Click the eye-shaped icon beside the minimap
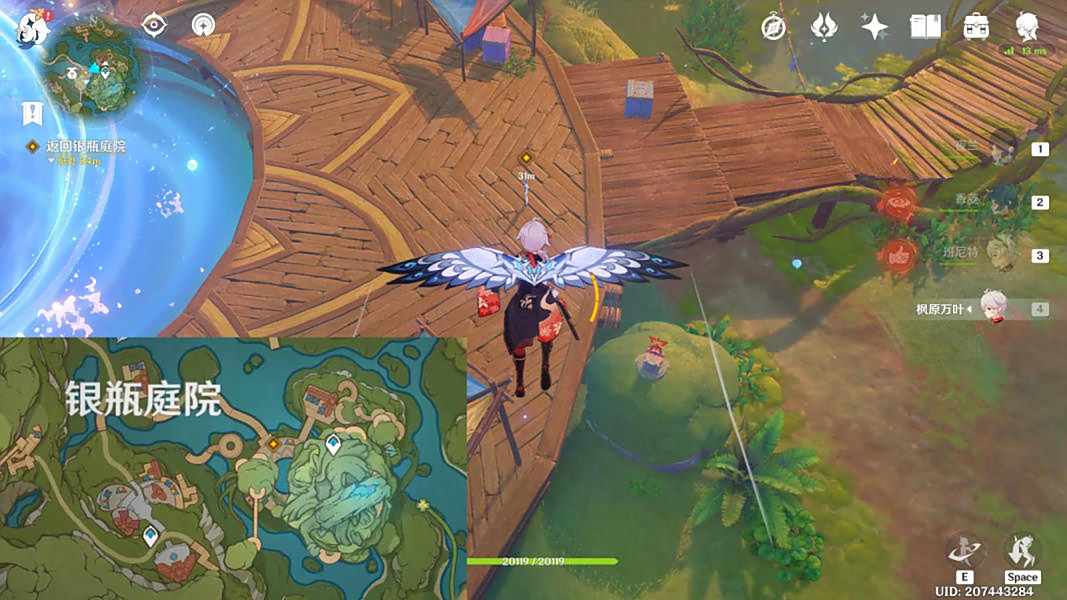This screenshot has height=600, width=1067. click(x=154, y=25)
